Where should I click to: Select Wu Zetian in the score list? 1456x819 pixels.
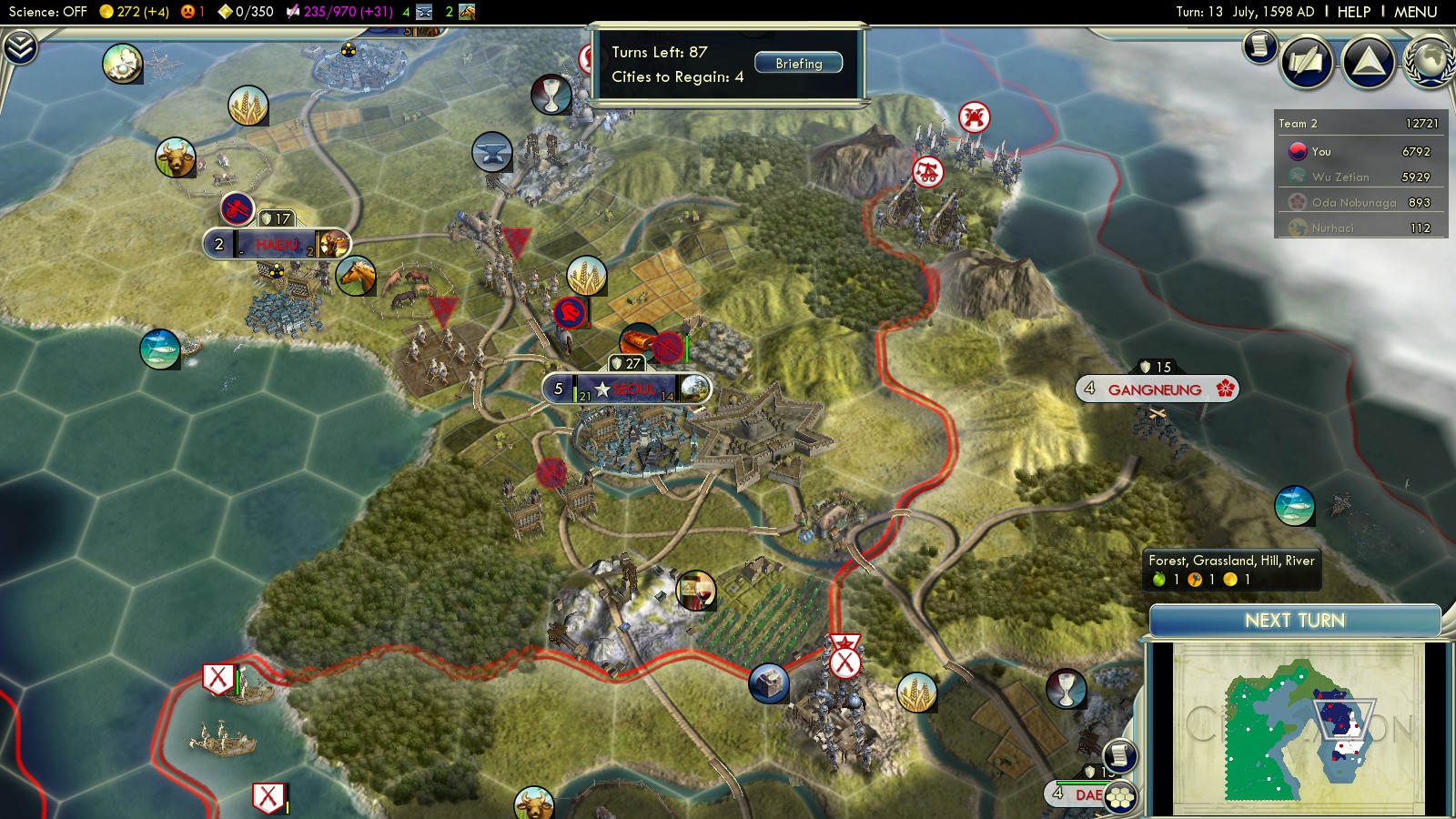pyautogui.click(x=1340, y=177)
